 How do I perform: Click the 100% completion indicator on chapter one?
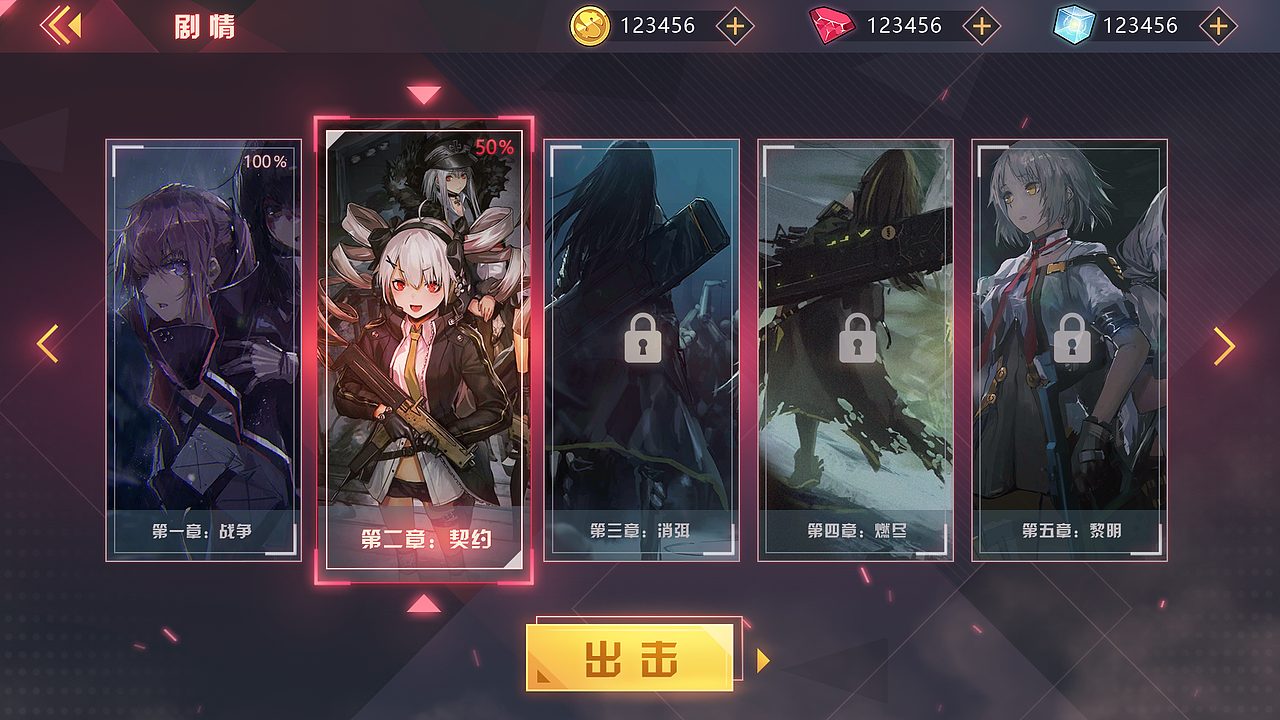[265, 163]
